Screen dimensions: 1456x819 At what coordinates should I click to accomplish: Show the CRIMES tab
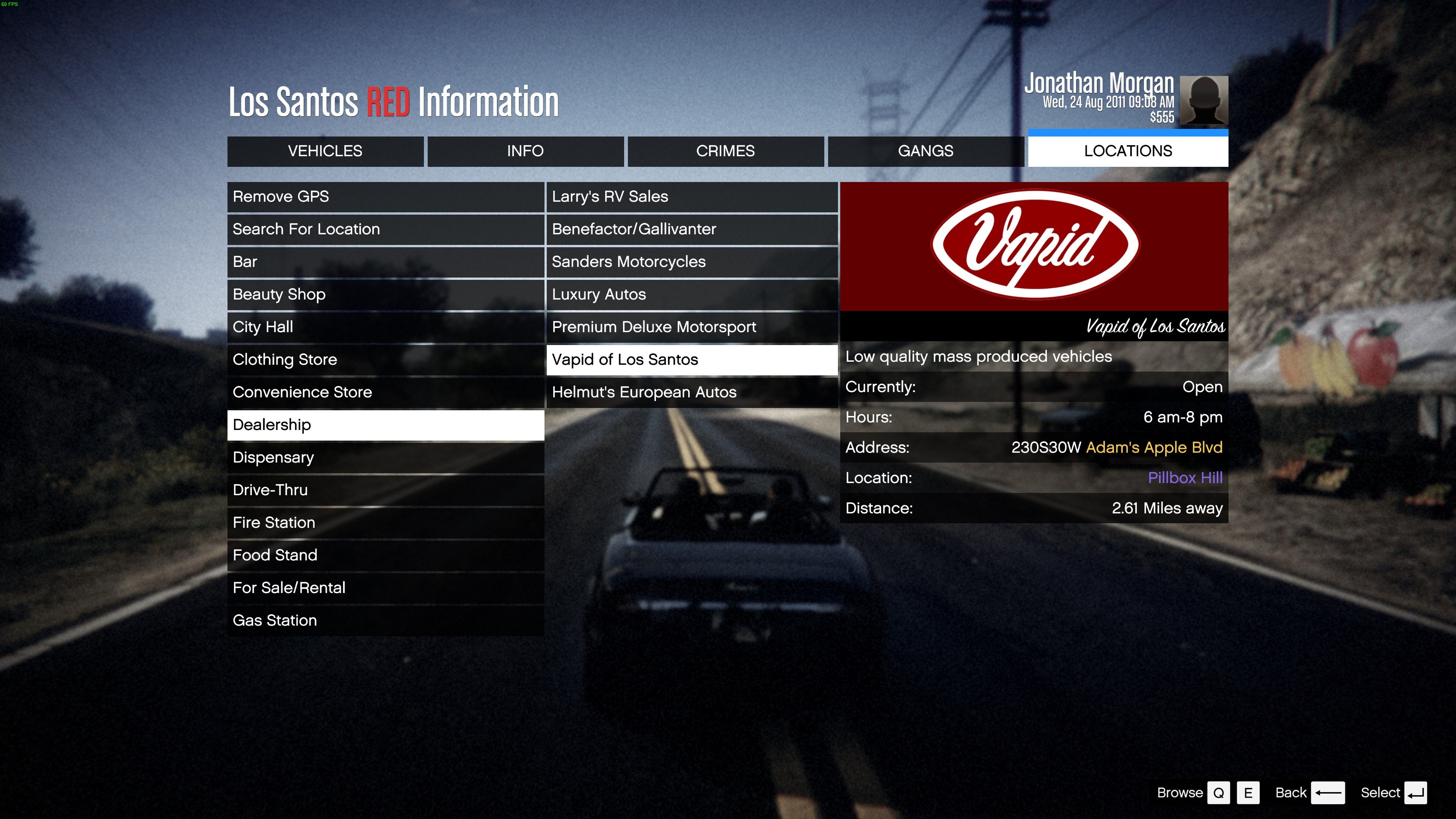point(725,151)
